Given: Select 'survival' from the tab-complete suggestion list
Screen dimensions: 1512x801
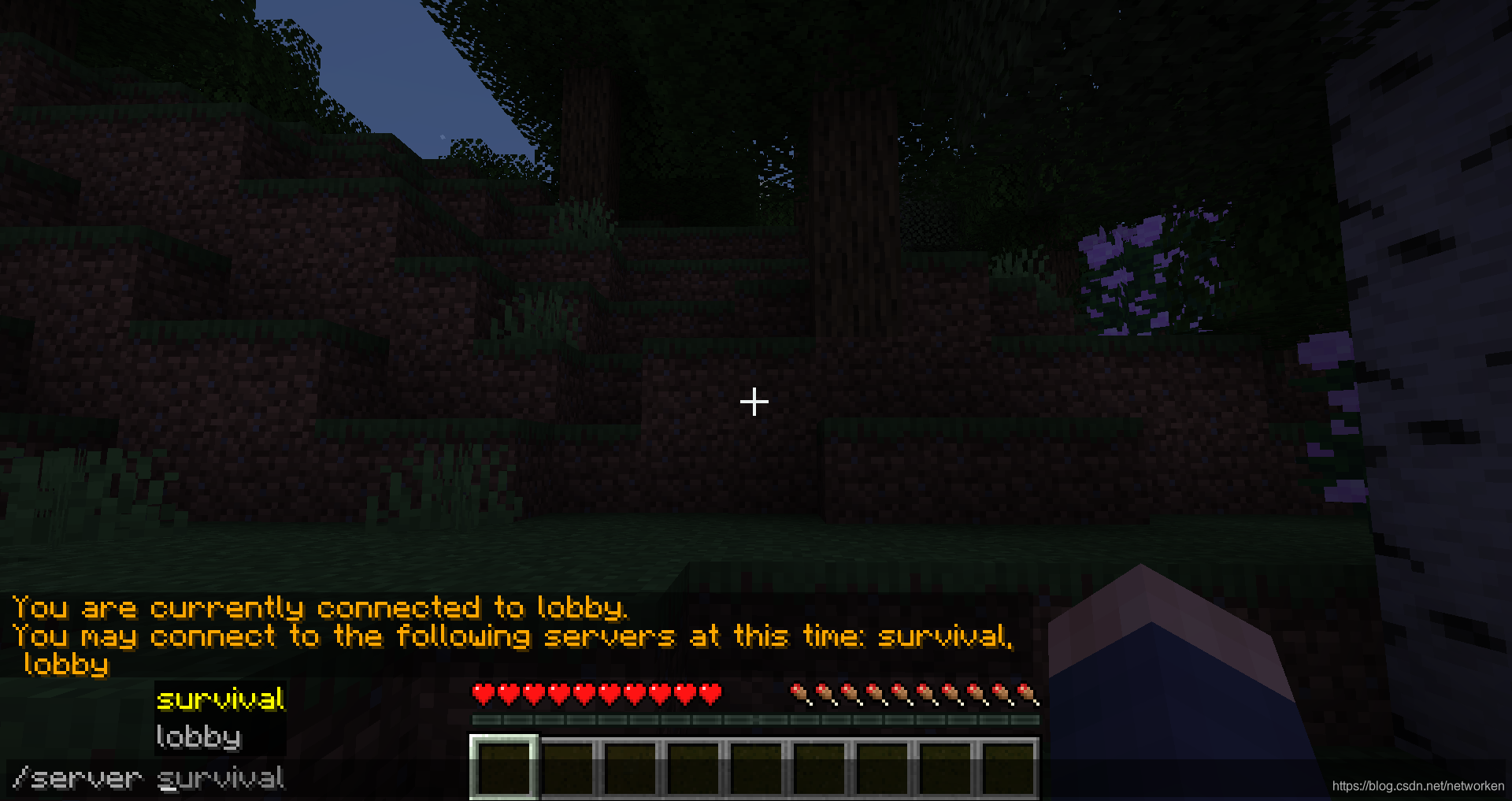Looking at the screenshot, I should click(x=220, y=699).
